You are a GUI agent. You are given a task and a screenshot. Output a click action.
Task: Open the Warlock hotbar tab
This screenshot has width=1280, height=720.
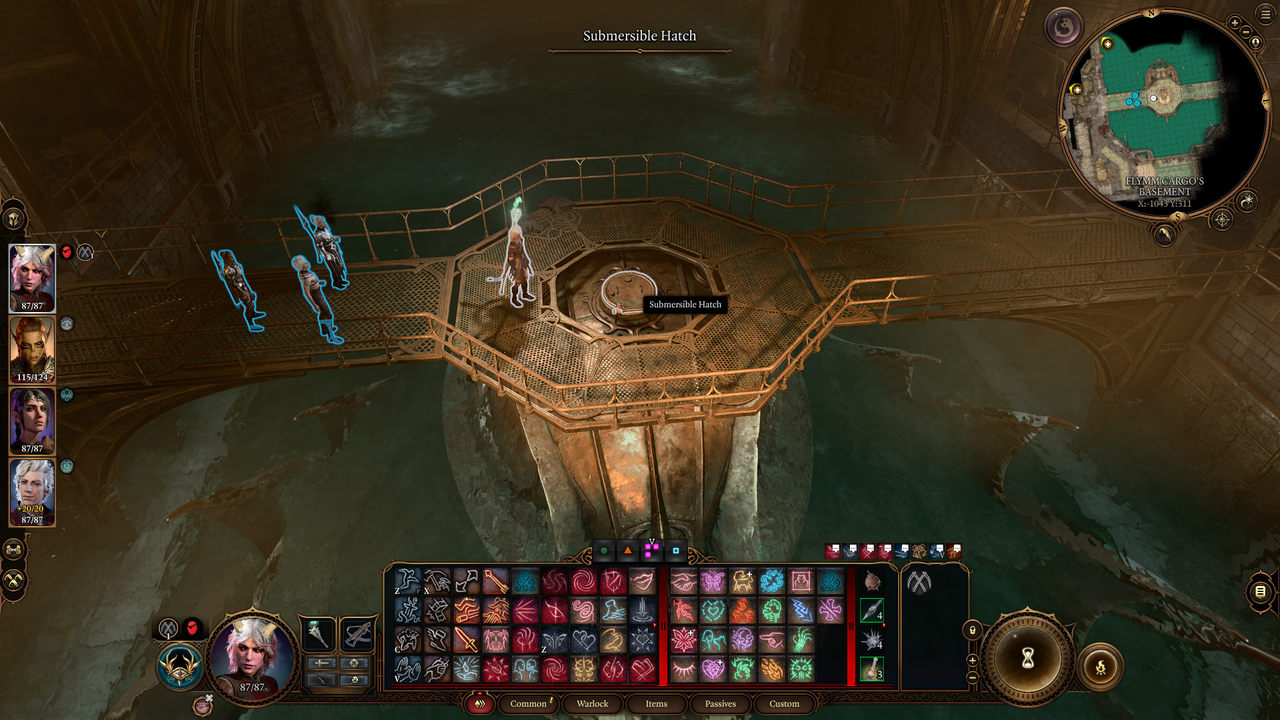point(592,703)
